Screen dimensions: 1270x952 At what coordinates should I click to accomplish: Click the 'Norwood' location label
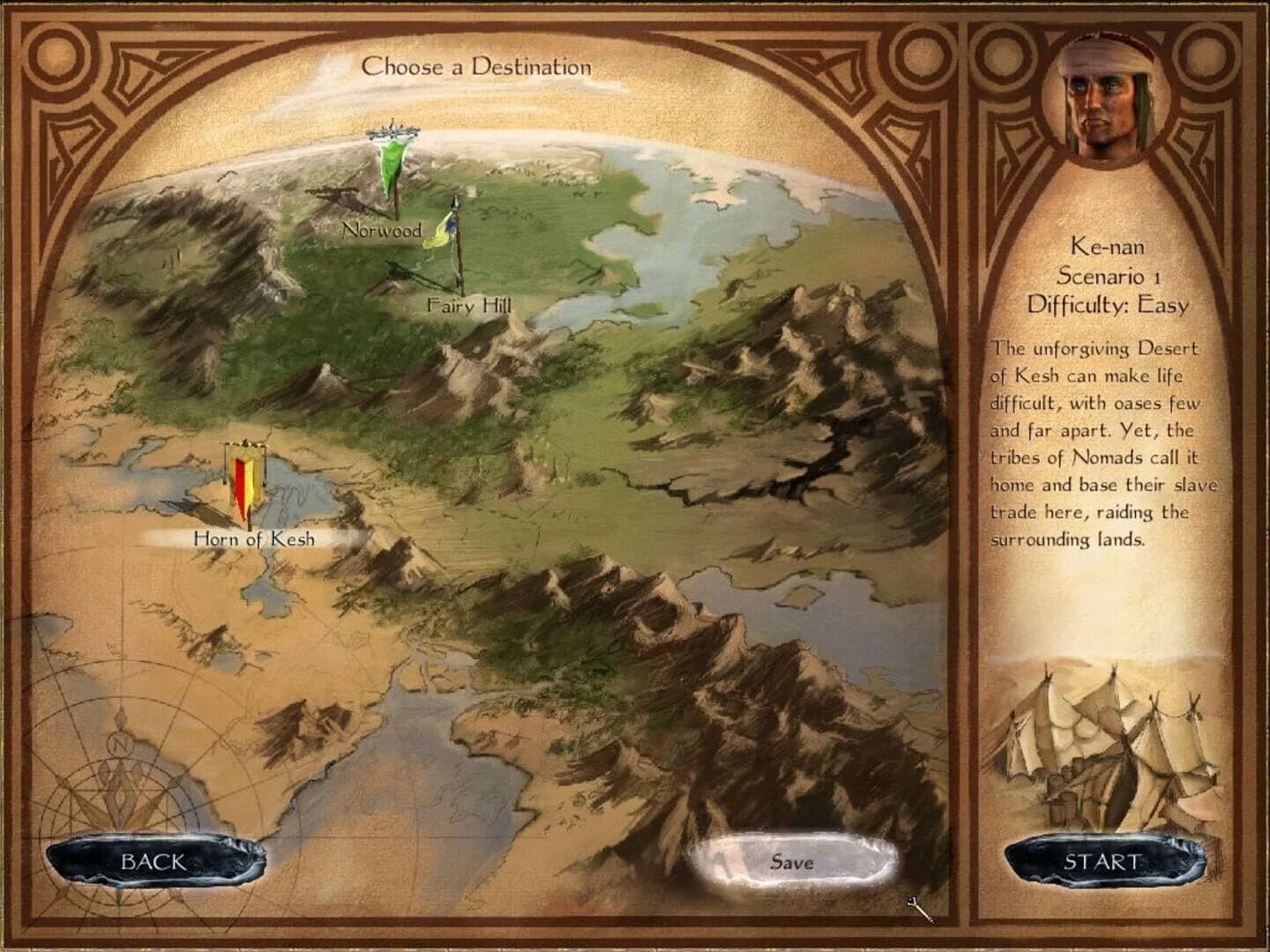click(381, 232)
